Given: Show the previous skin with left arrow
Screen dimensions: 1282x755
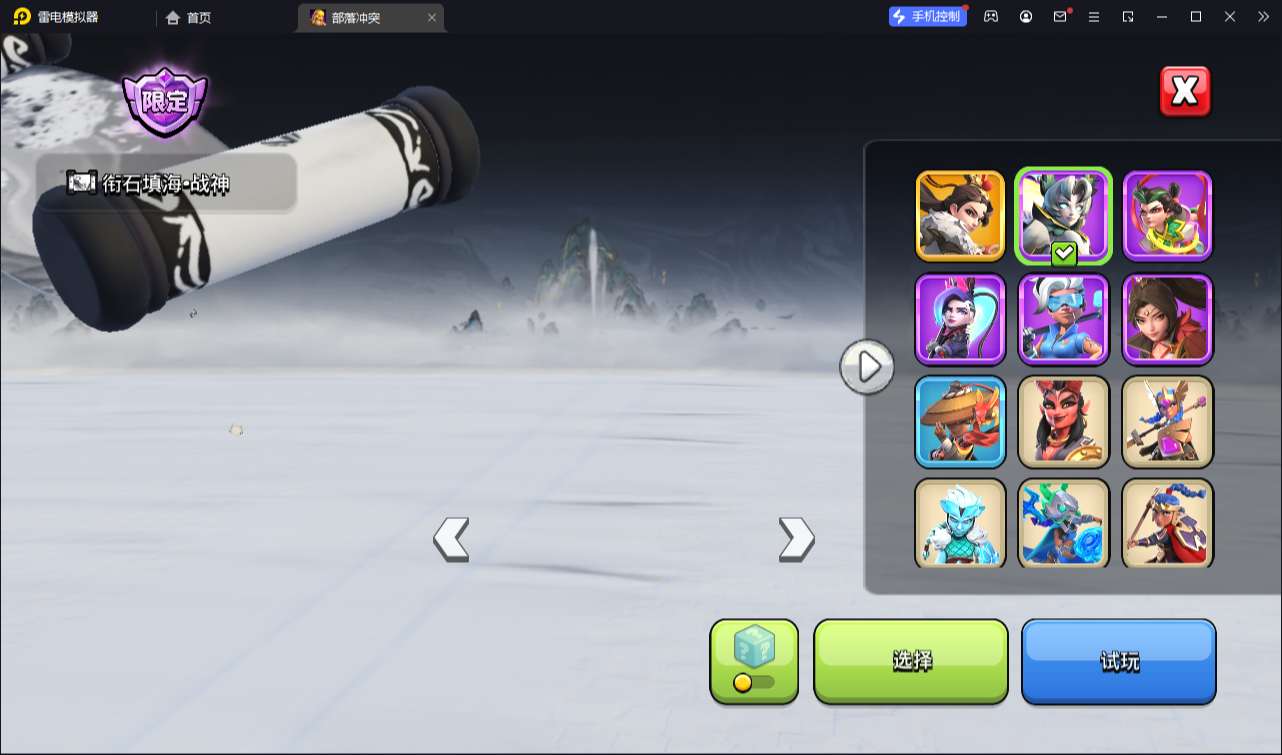Looking at the screenshot, I should (x=451, y=540).
